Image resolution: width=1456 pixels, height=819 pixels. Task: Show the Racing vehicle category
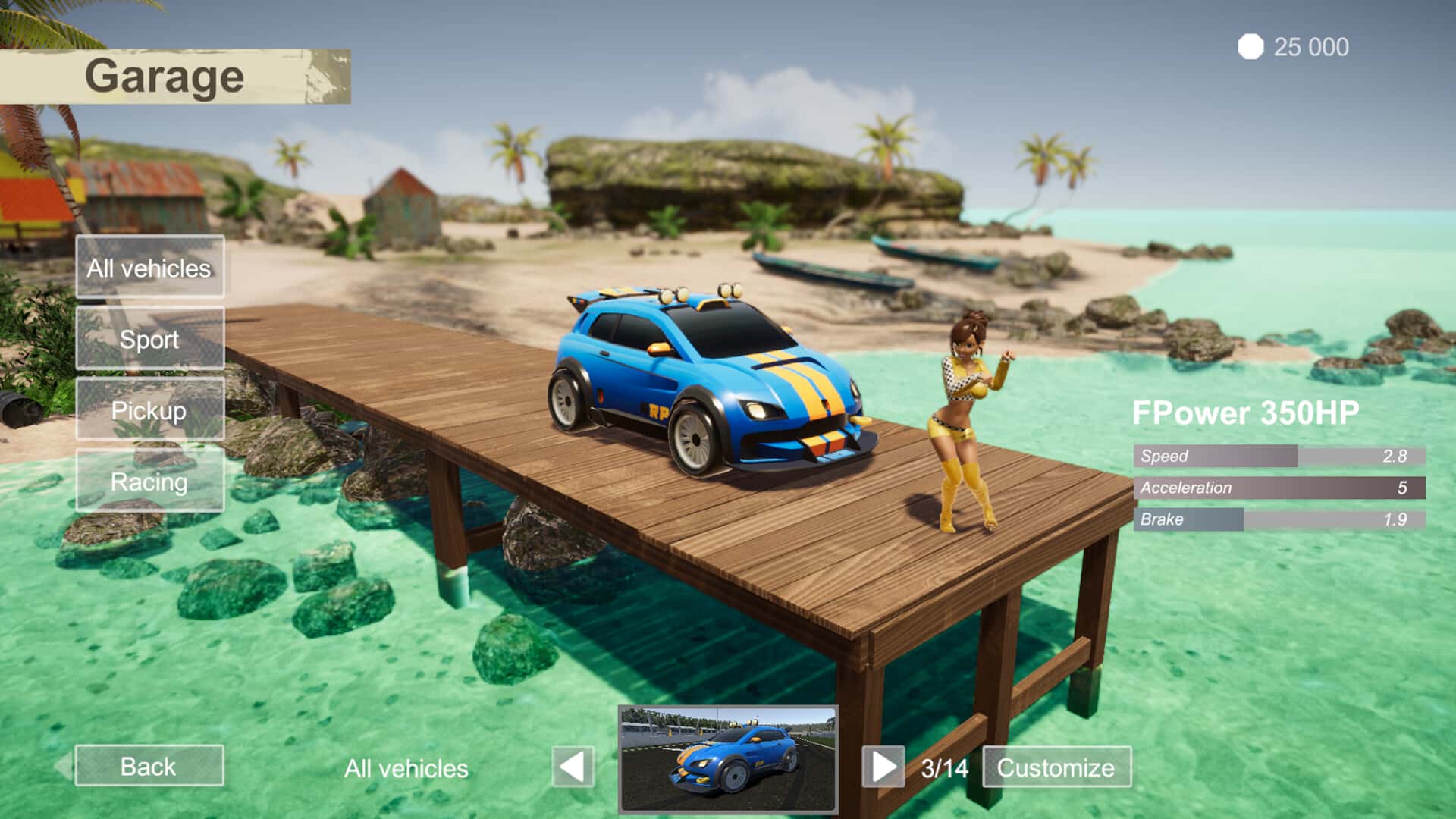coord(149,481)
